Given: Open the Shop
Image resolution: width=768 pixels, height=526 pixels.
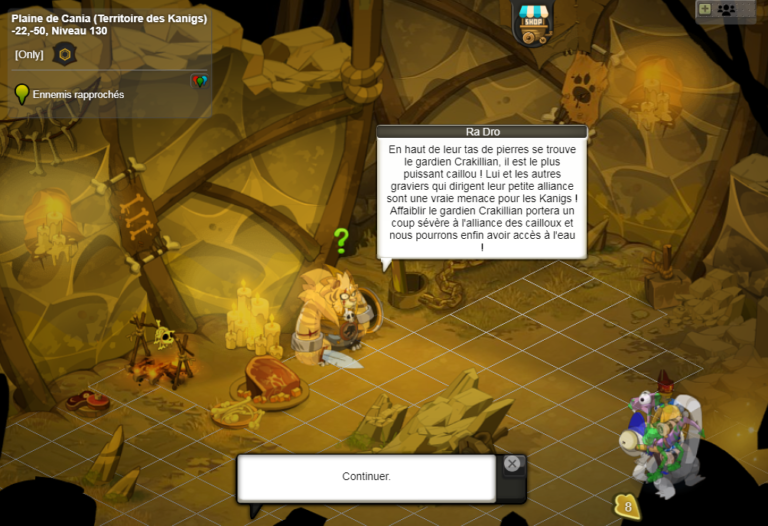Looking at the screenshot, I should point(532,24).
